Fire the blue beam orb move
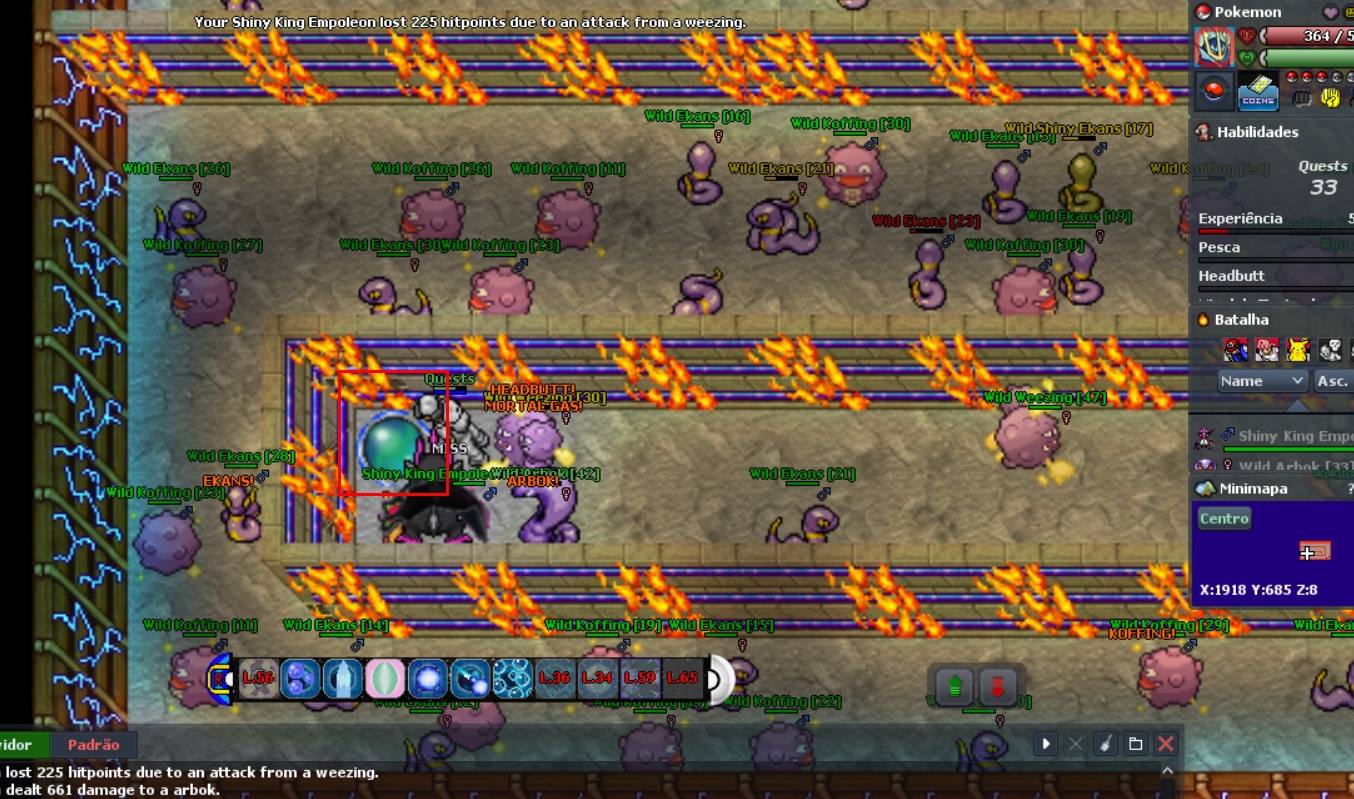The image size is (1354, 799). (x=470, y=678)
